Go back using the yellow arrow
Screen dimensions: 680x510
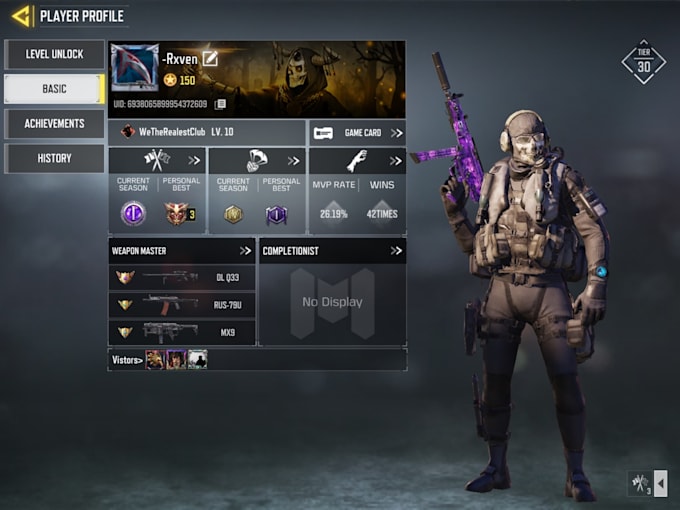(x=21, y=16)
